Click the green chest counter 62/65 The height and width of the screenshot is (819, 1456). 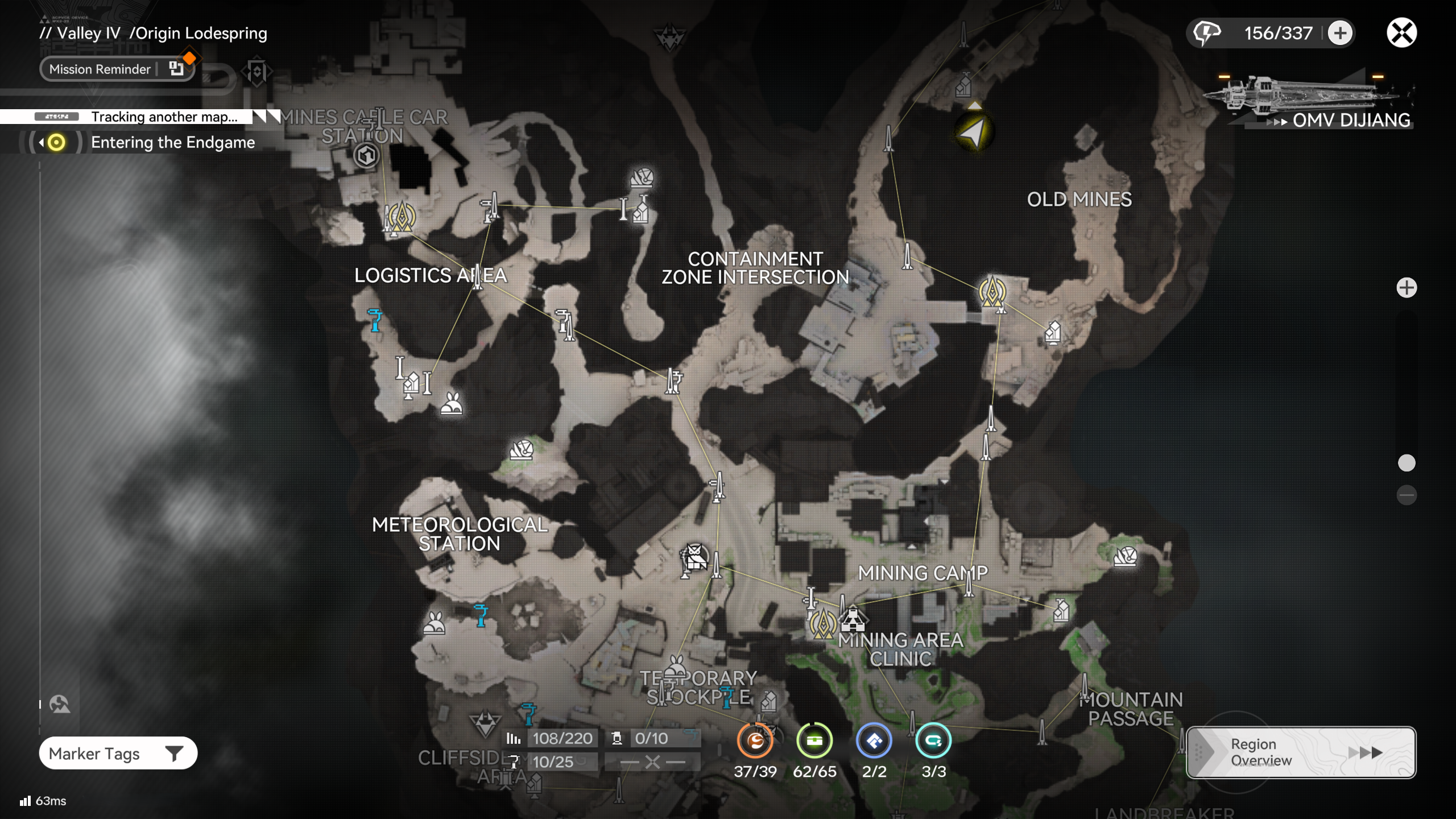pyautogui.click(x=814, y=741)
